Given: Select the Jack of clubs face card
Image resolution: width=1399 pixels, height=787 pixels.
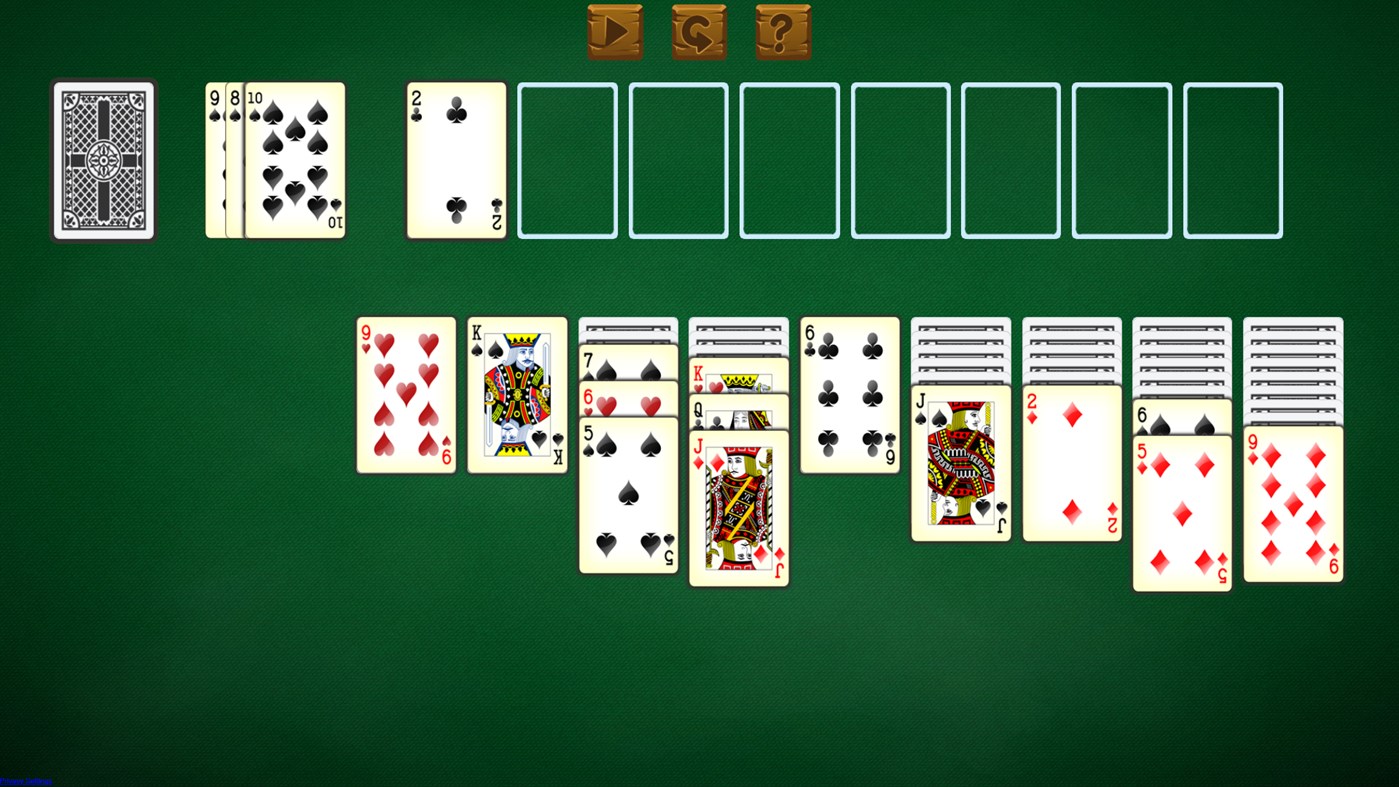Looking at the screenshot, I should pyautogui.click(x=959, y=460).
